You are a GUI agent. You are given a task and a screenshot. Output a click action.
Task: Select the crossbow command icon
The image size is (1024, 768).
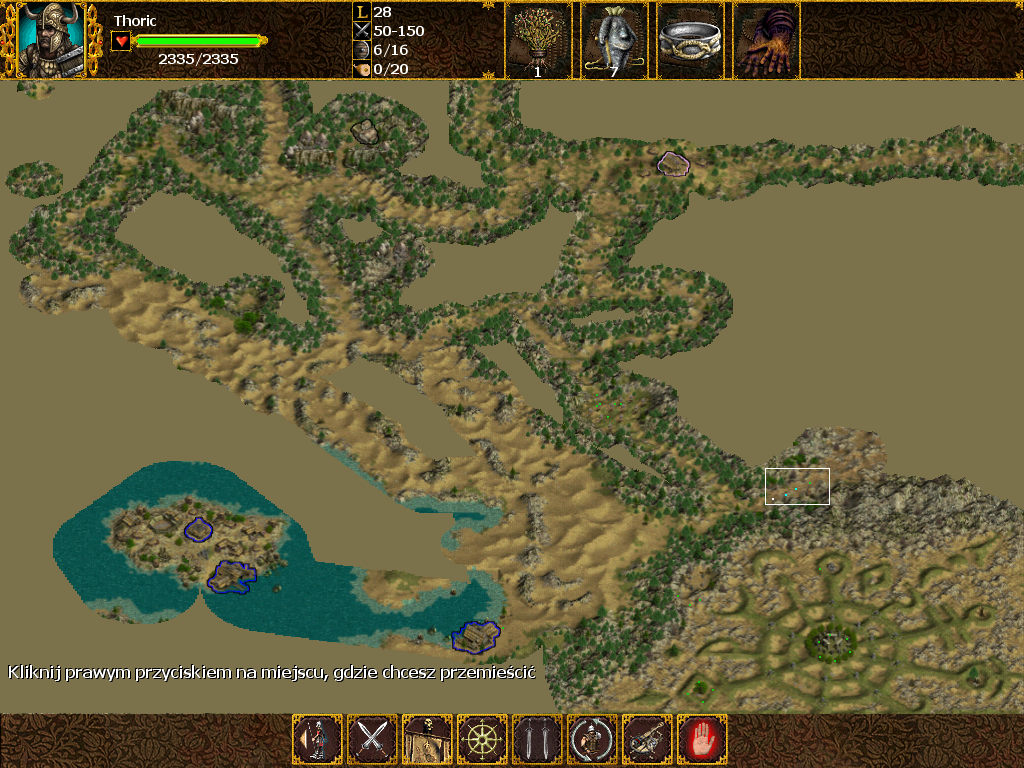coord(647,740)
